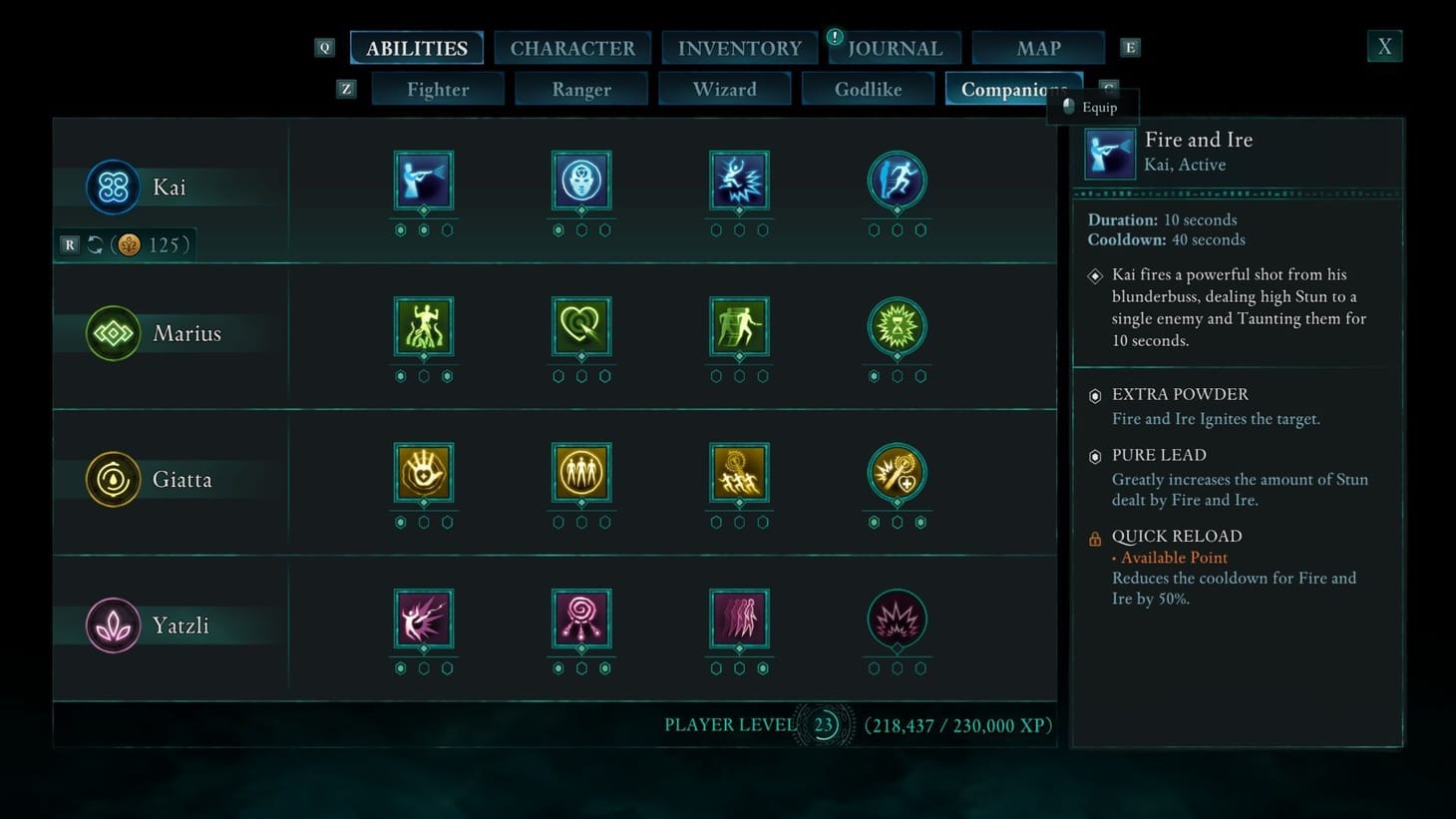Select Kai's masked face ability icon
This screenshot has height=819, width=1456.
point(581,180)
